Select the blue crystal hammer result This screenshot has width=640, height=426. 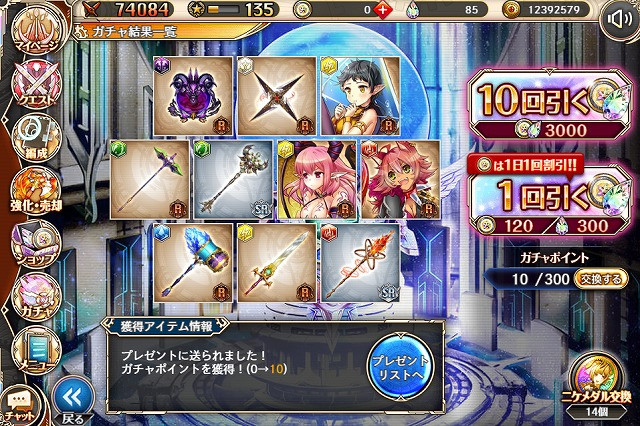tap(190, 260)
